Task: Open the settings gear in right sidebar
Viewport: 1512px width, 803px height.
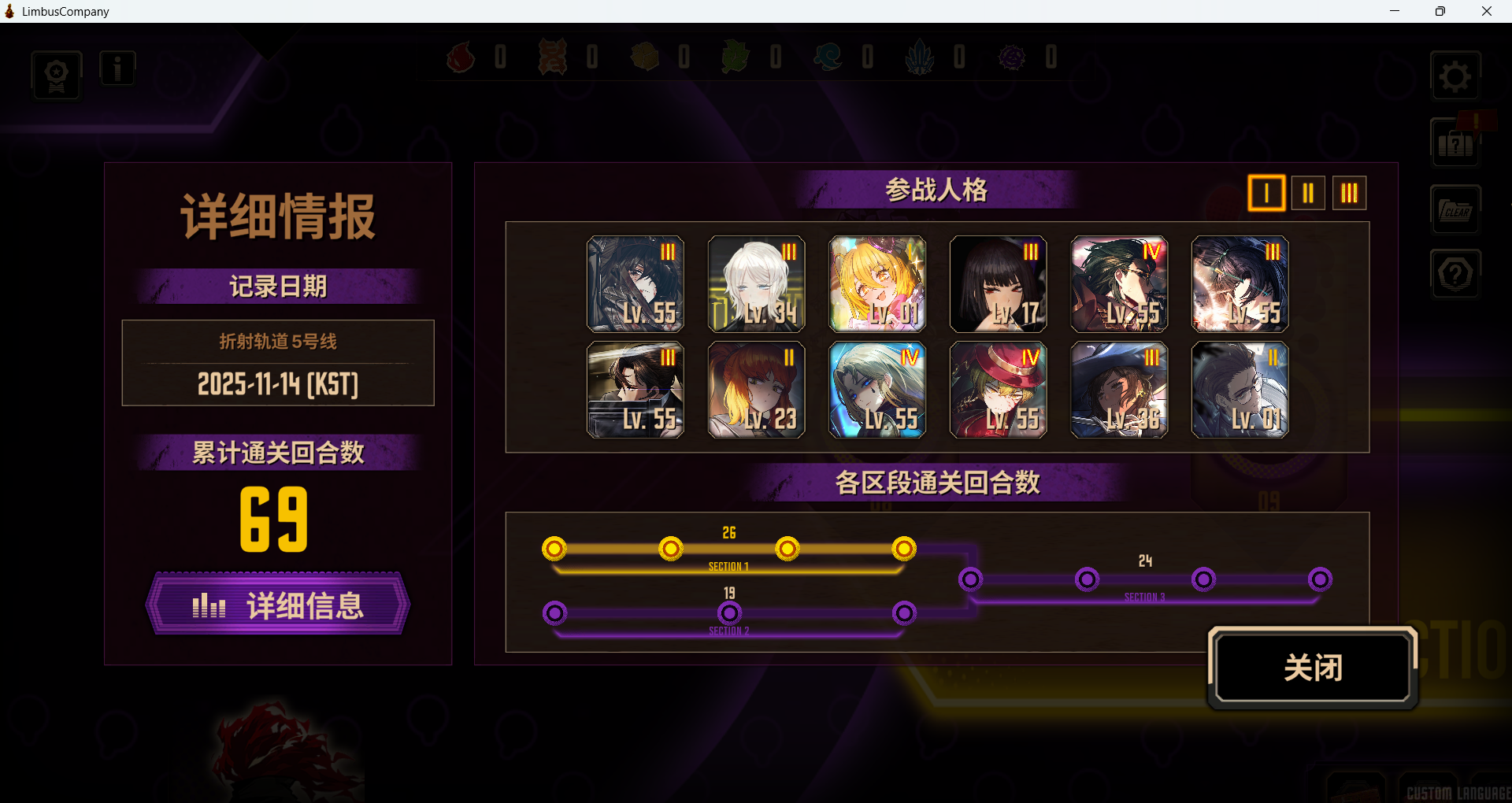Action: tap(1455, 76)
